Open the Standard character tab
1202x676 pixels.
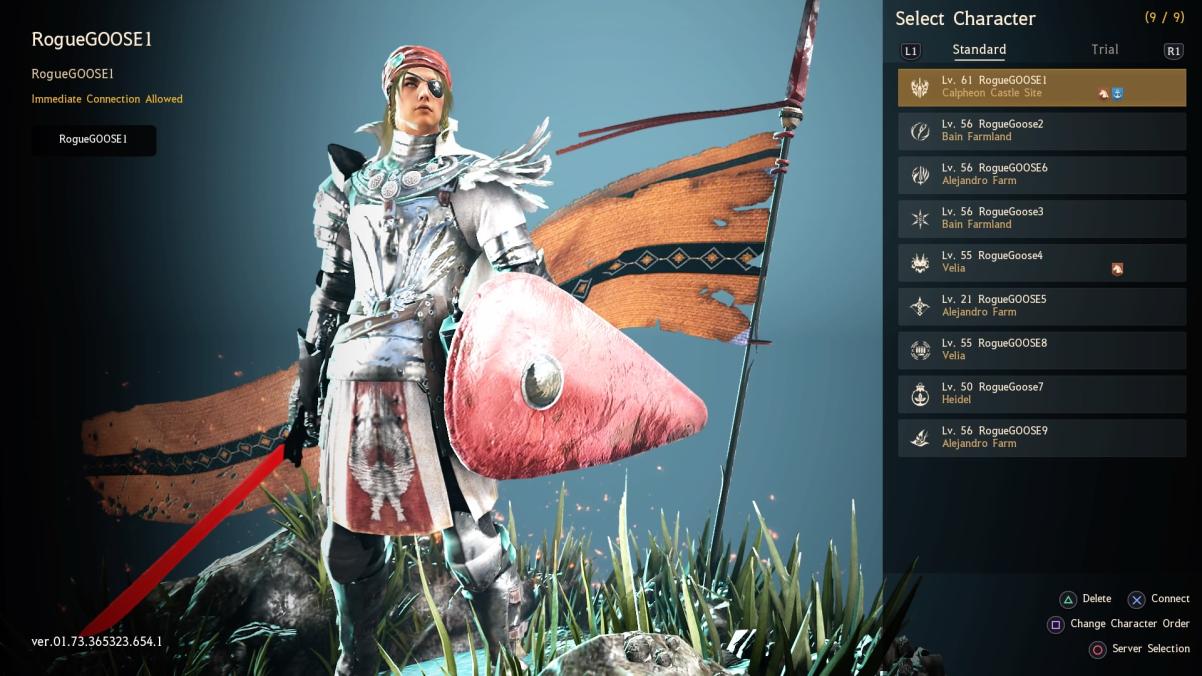click(x=979, y=50)
